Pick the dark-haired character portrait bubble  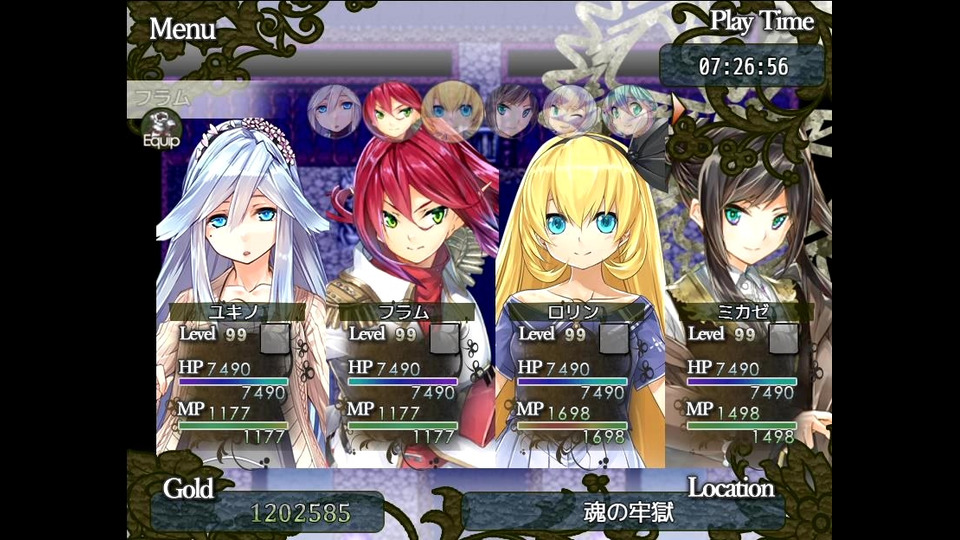[x=512, y=111]
